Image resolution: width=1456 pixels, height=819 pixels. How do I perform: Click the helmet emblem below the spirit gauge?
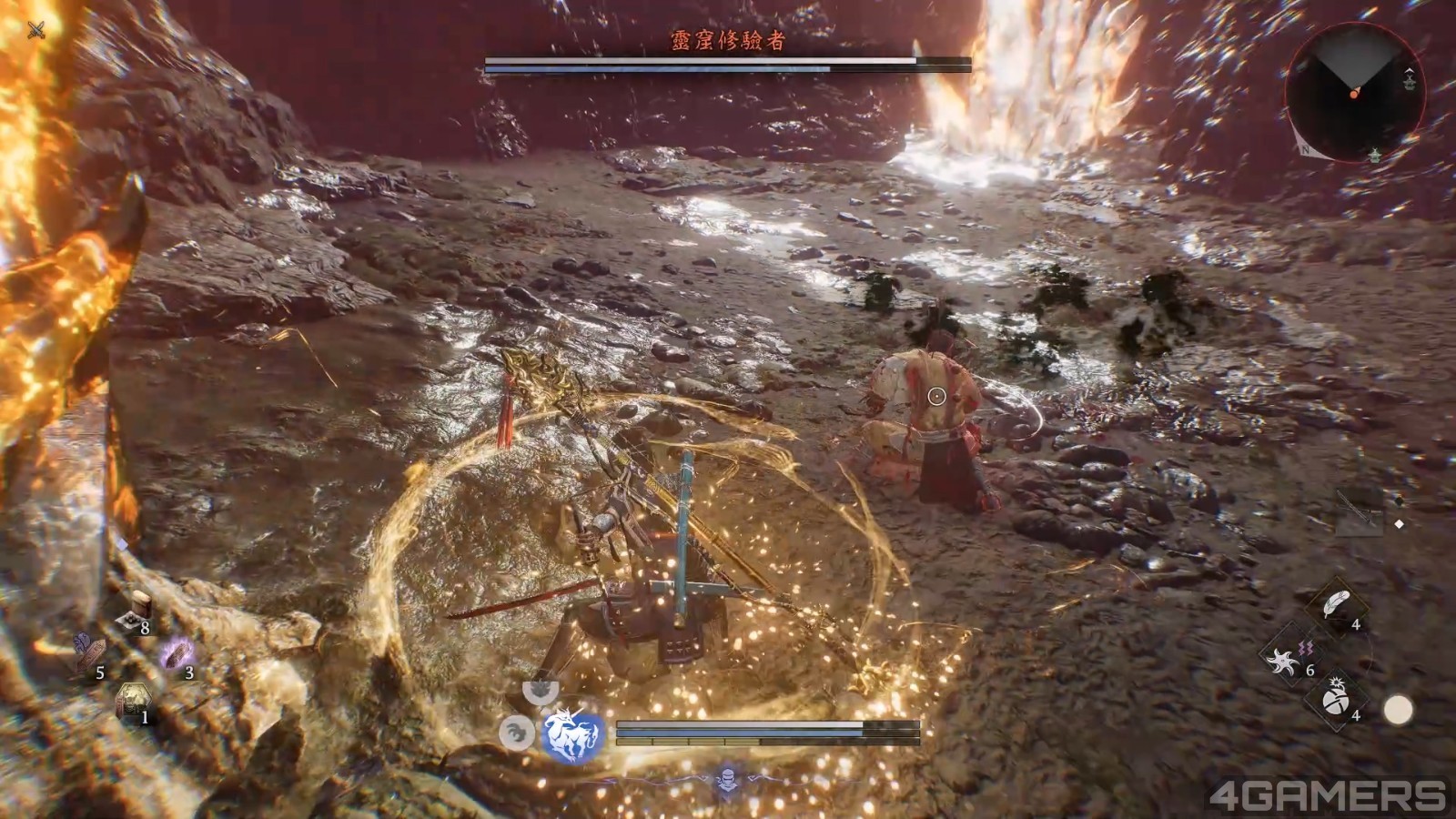(726, 781)
